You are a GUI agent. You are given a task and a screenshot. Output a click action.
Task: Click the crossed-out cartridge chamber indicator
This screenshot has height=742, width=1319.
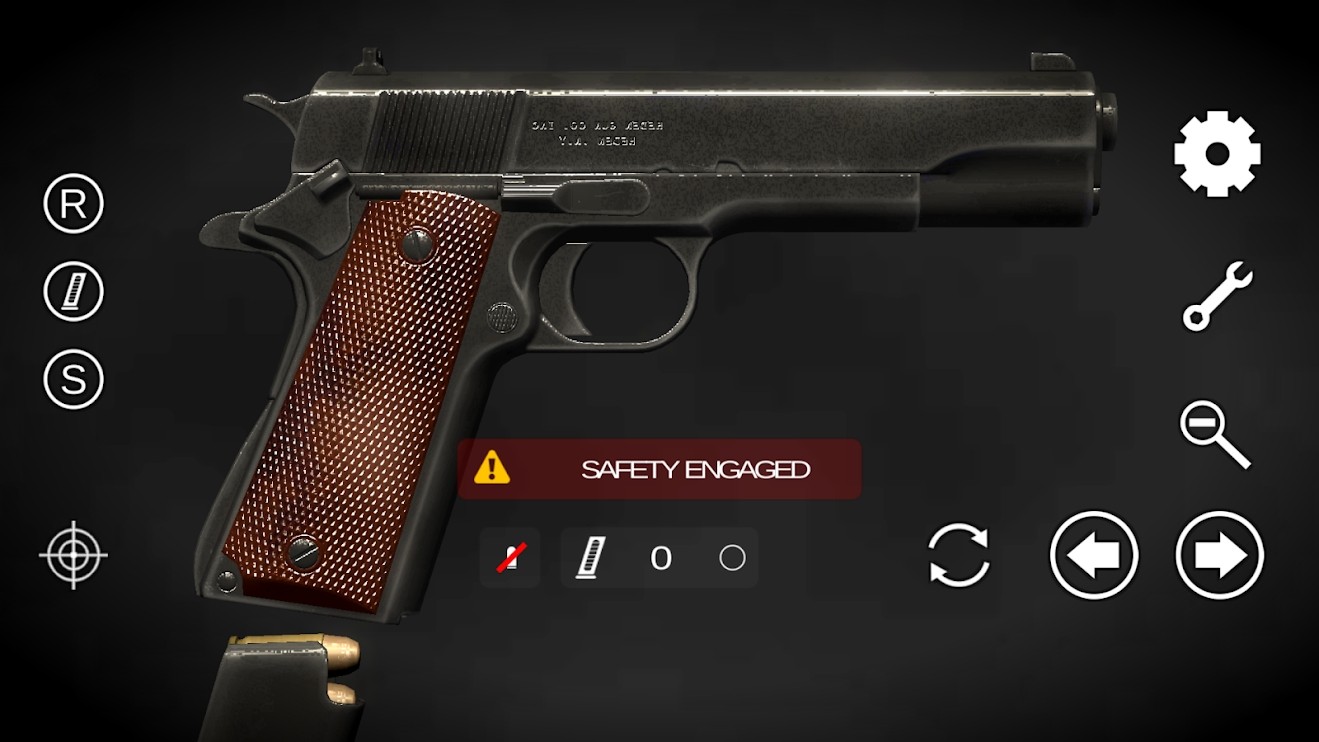[509, 557]
